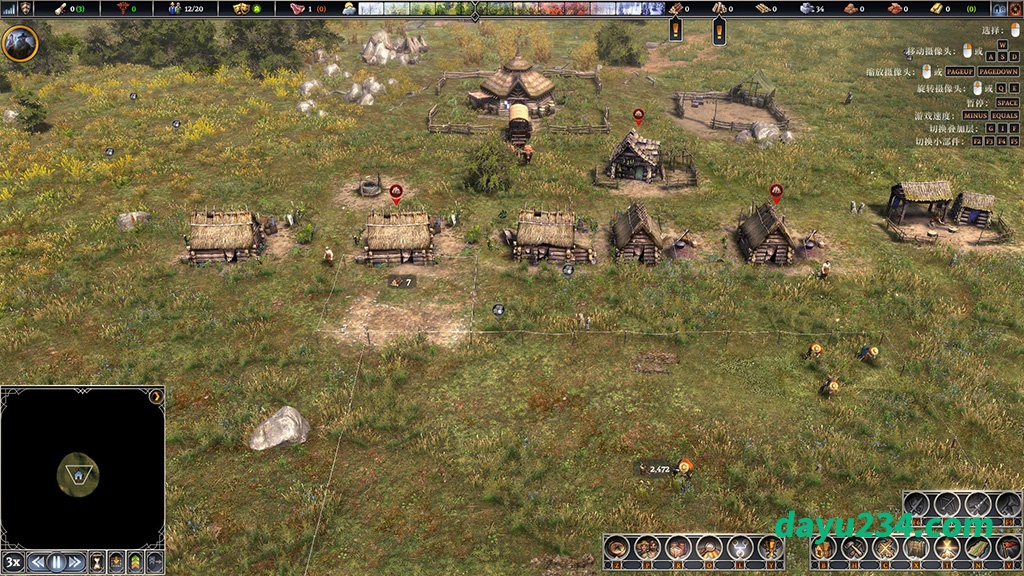Open the crossed swords military menu
This screenshot has width=1024, height=576.
click(884, 548)
